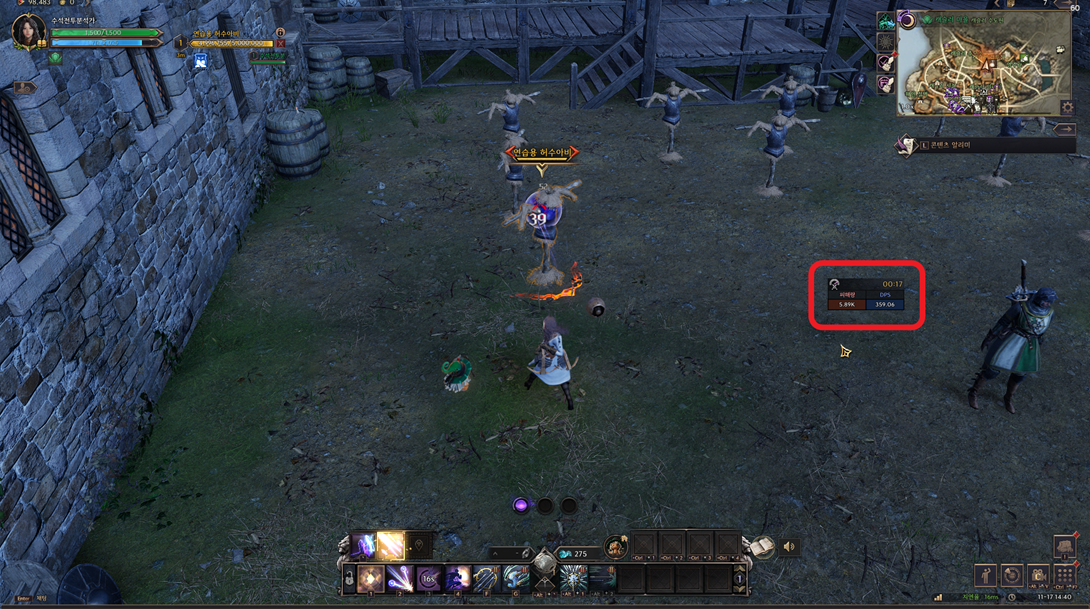This screenshot has height=609, width=1090.
Task: Click the green creature icon beside the minimap
Action: tap(886, 22)
